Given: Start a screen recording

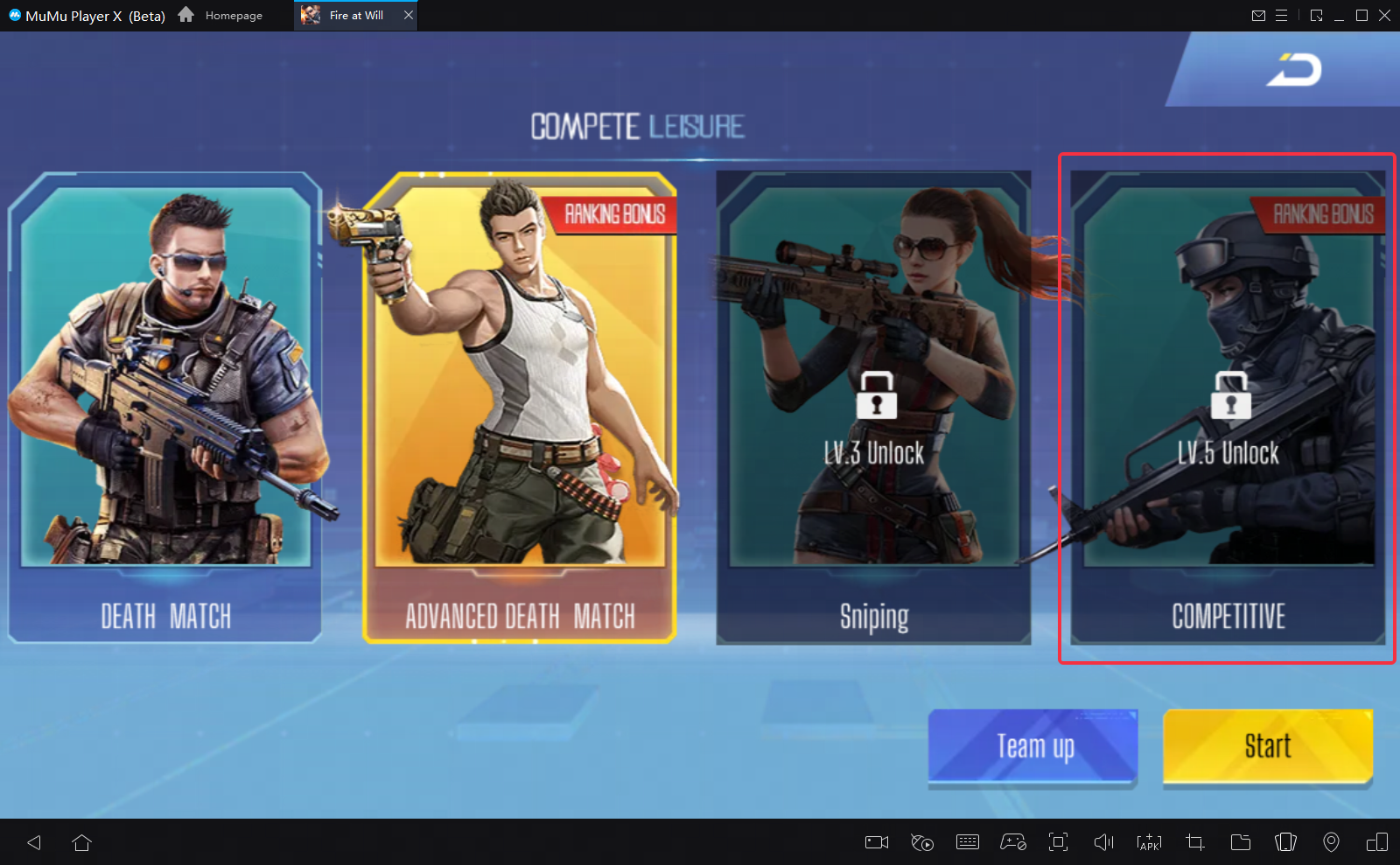Looking at the screenshot, I should click(876, 842).
